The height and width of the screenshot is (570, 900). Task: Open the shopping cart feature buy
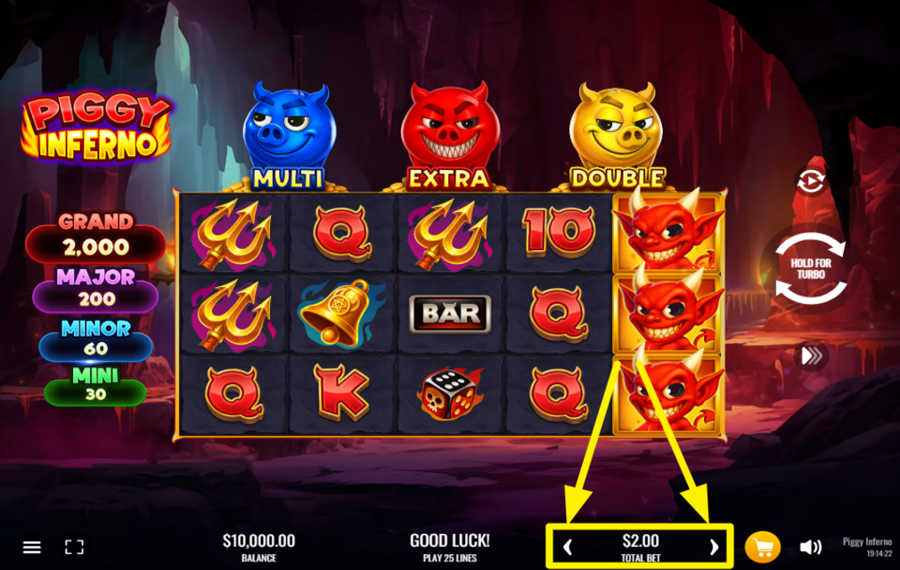762,547
